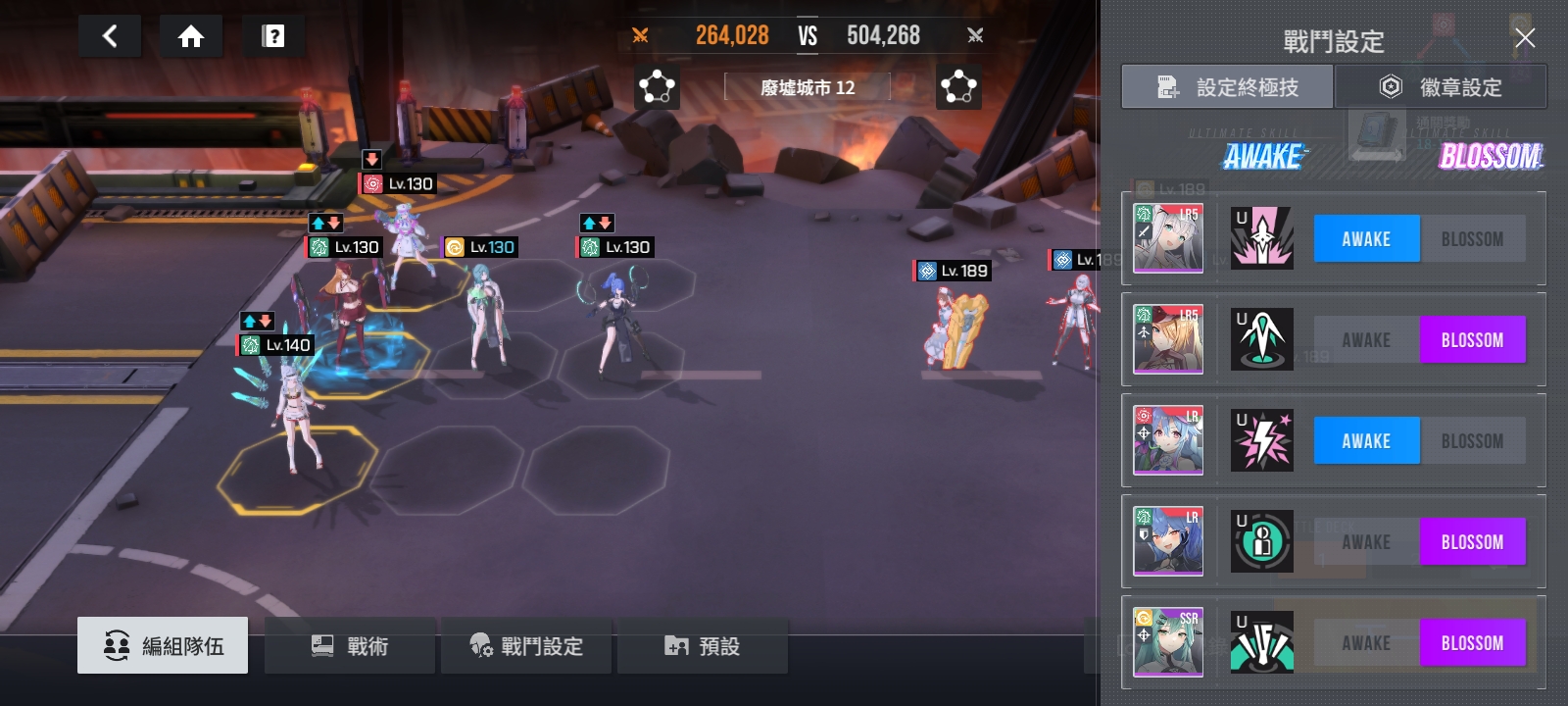The image size is (1568, 706).
Task: Select the 廢墟城市 12 stage label
Action: tap(808, 87)
